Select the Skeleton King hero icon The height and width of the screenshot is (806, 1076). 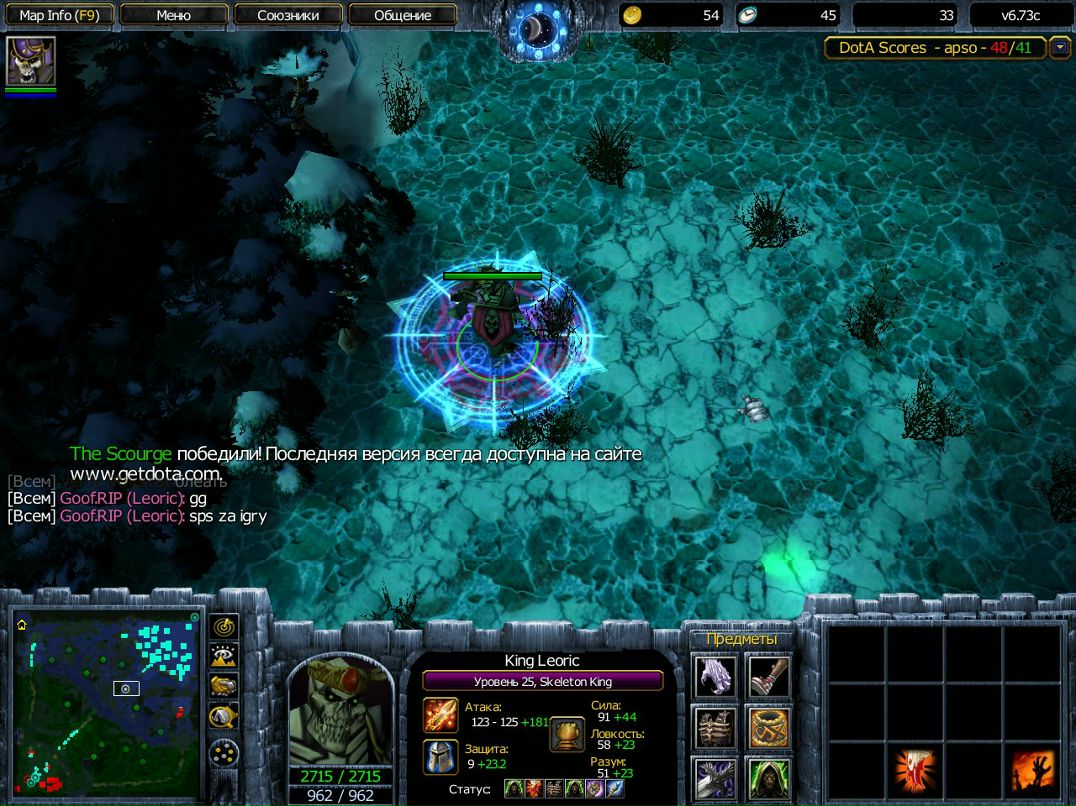pyautogui.click(x=31, y=62)
